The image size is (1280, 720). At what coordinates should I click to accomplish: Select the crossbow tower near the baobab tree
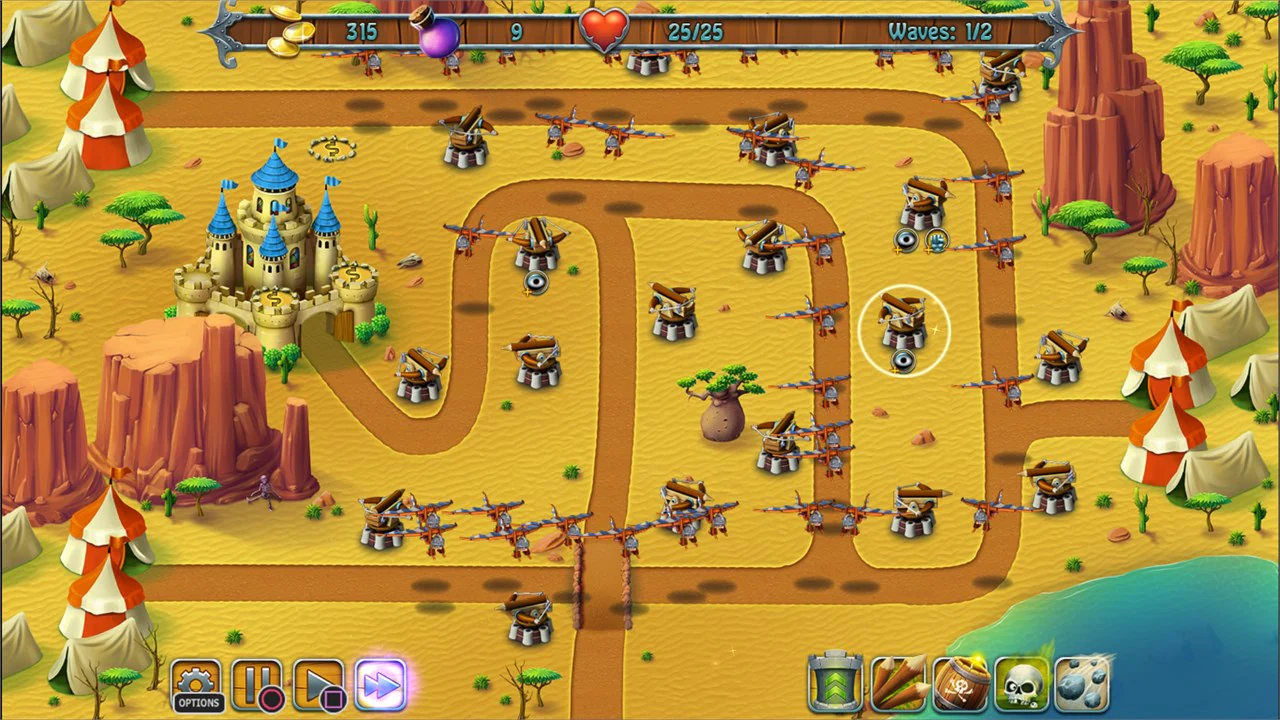click(x=780, y=440)
